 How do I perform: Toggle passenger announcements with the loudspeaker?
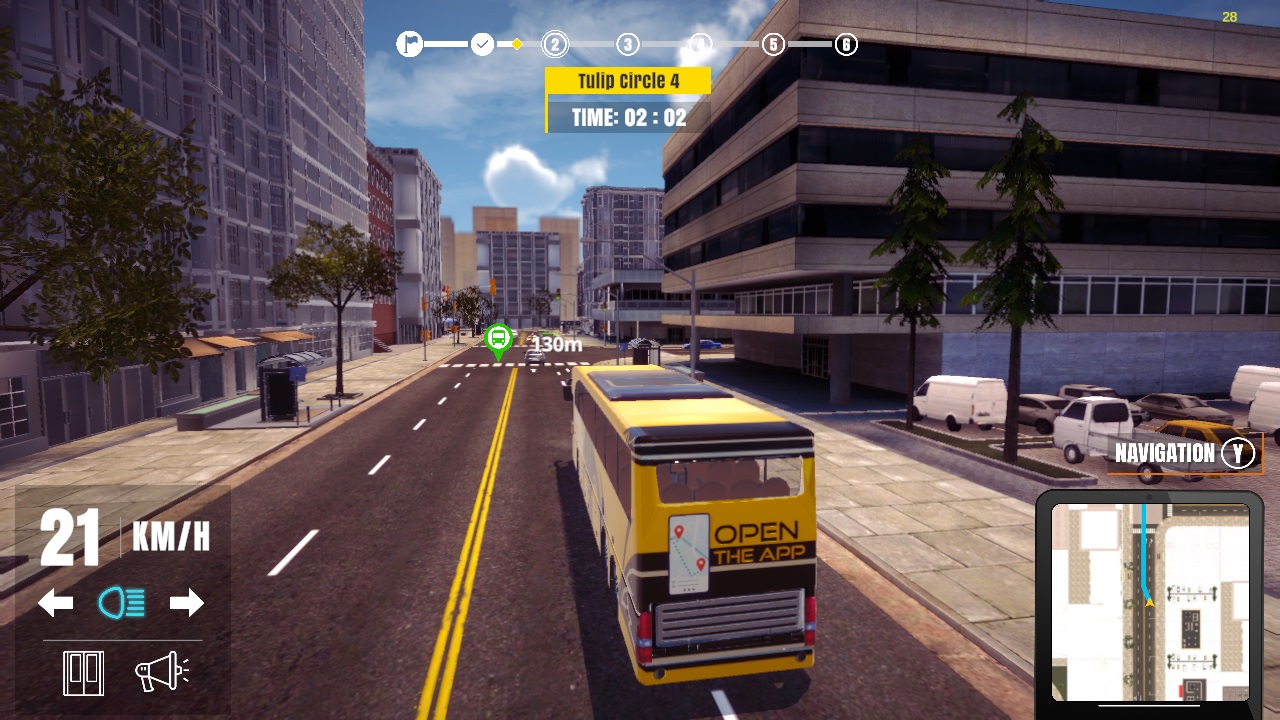[x=160, y=672]
